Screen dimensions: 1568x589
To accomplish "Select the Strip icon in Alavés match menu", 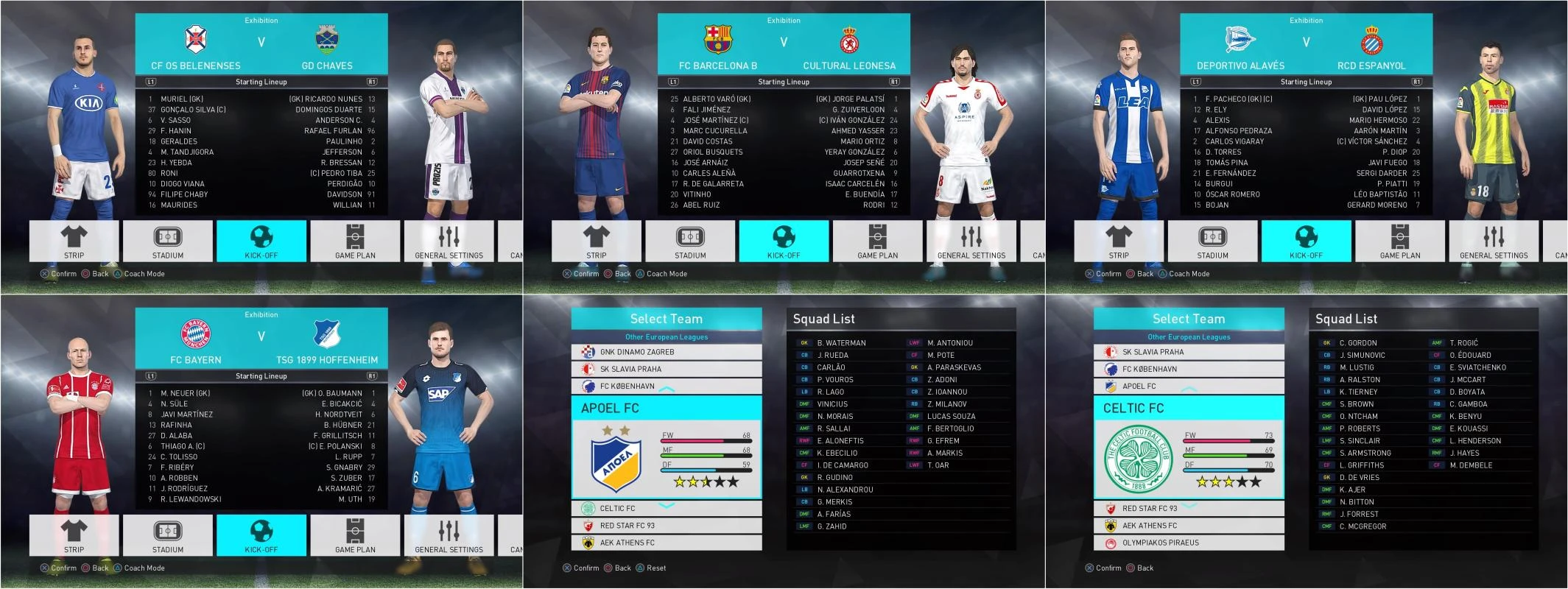I will coord(1119,240).
